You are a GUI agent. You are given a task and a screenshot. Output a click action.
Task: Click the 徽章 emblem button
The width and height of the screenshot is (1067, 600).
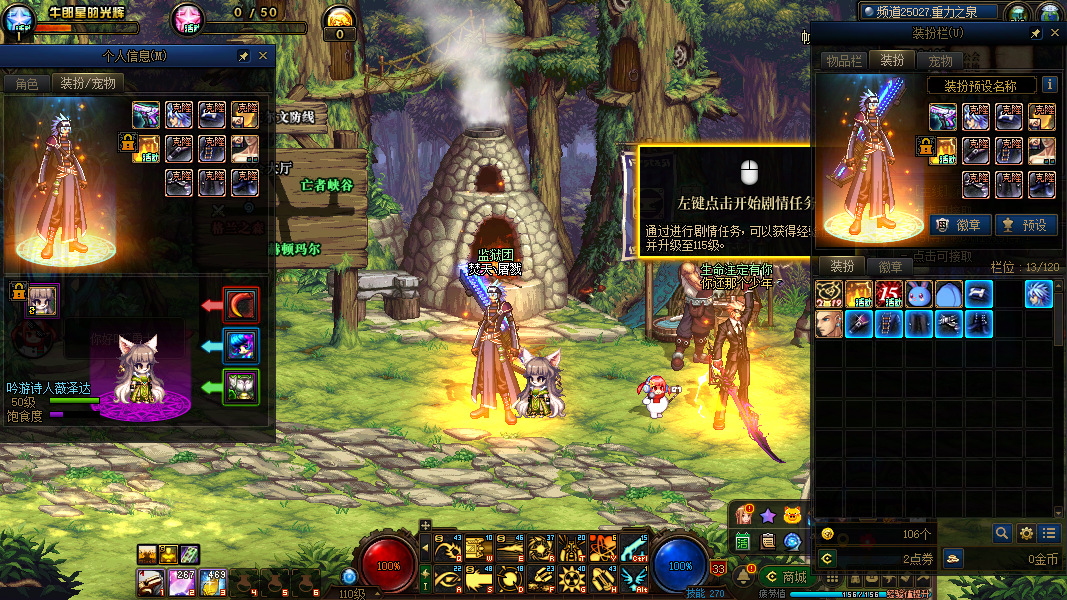pos(960,225)
